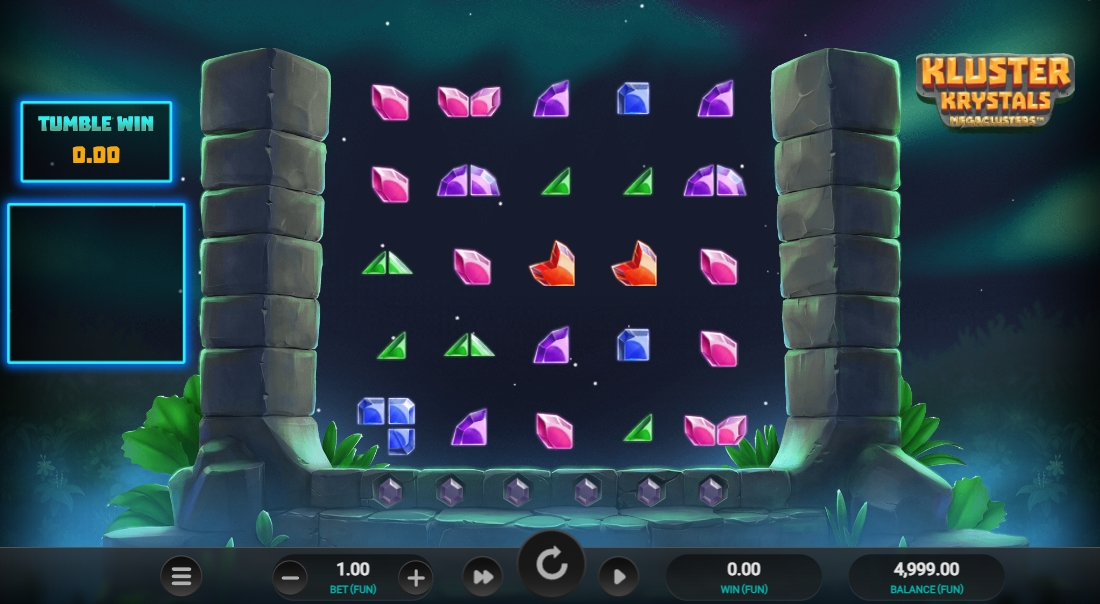This screenshot has width=1100, height=604.
Task: Toggle the fast-forward turbo spin
Action: [x=482, y=577]
